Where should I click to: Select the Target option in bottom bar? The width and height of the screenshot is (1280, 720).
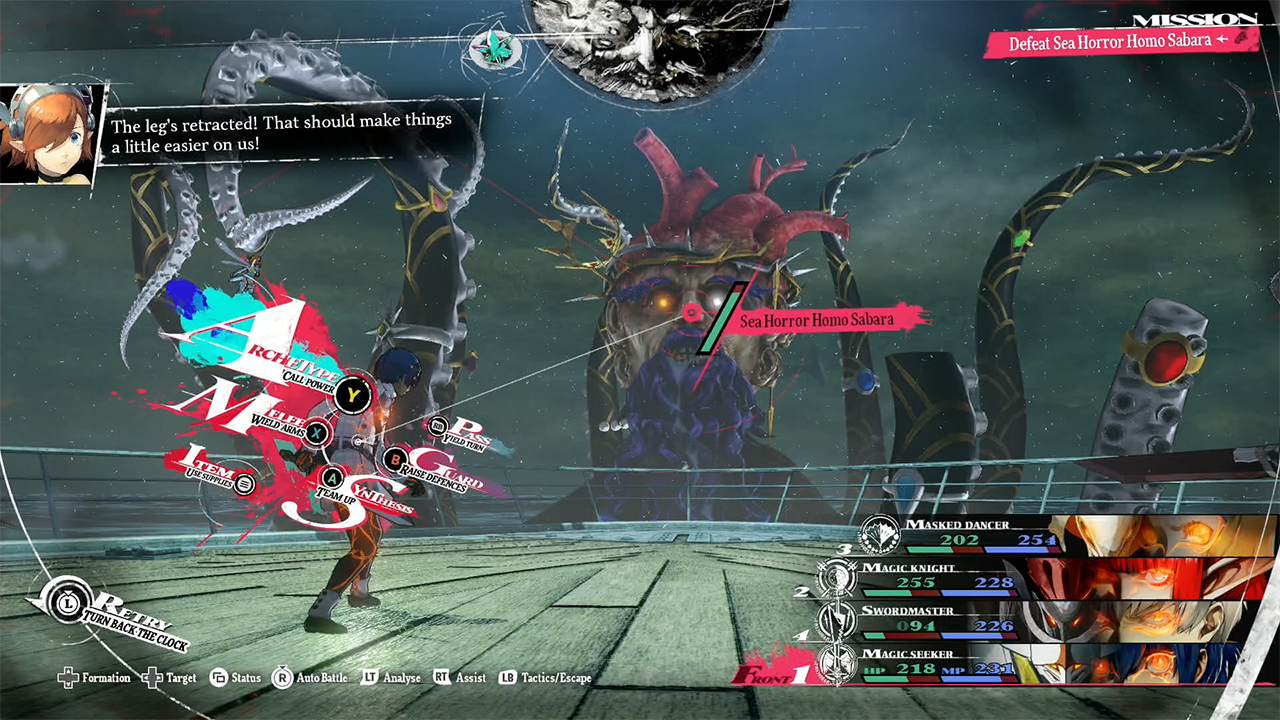pyautogui.click(x=171, y=678)
